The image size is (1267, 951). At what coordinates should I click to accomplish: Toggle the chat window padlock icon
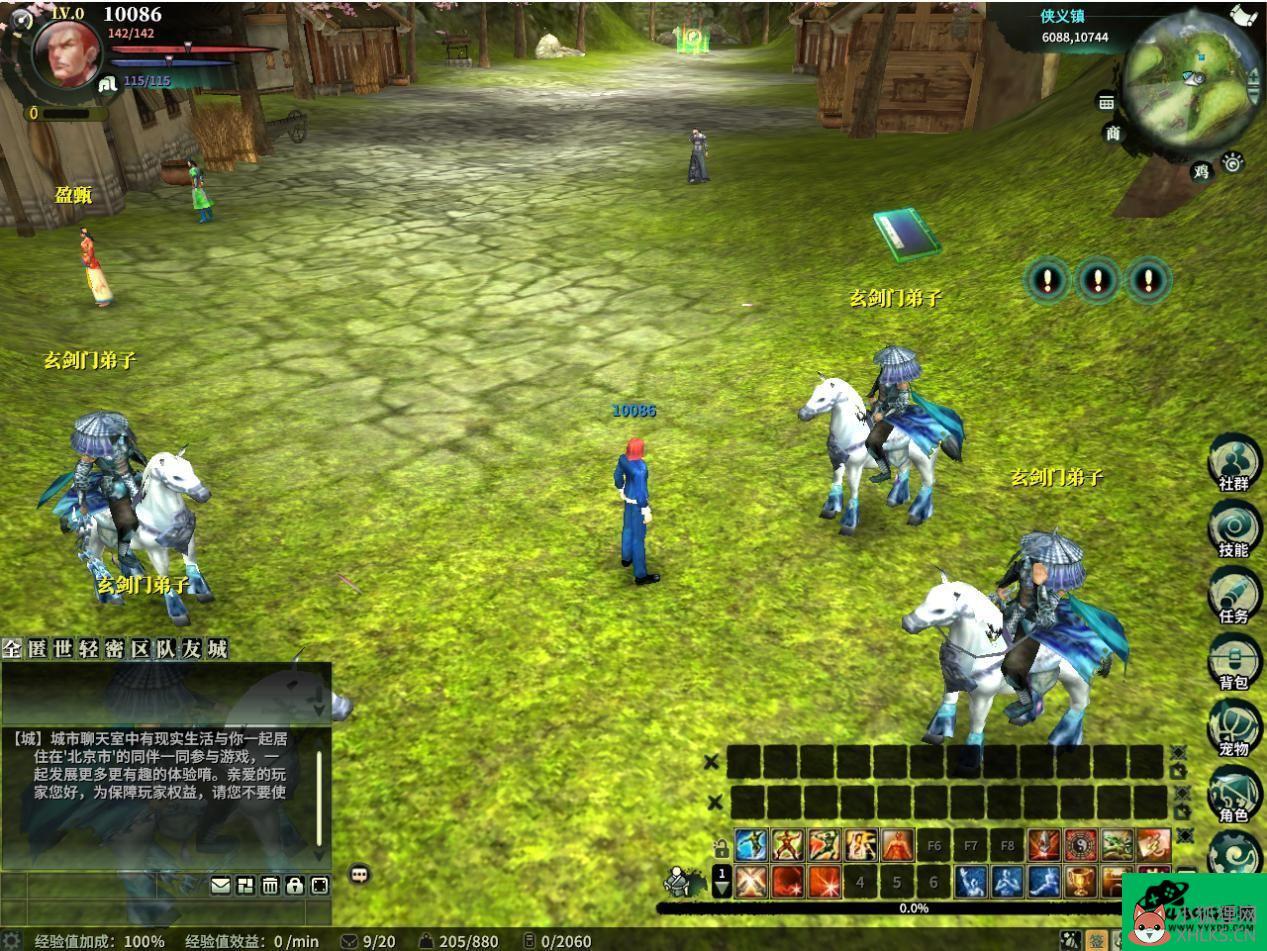click(x=295, y=885)
